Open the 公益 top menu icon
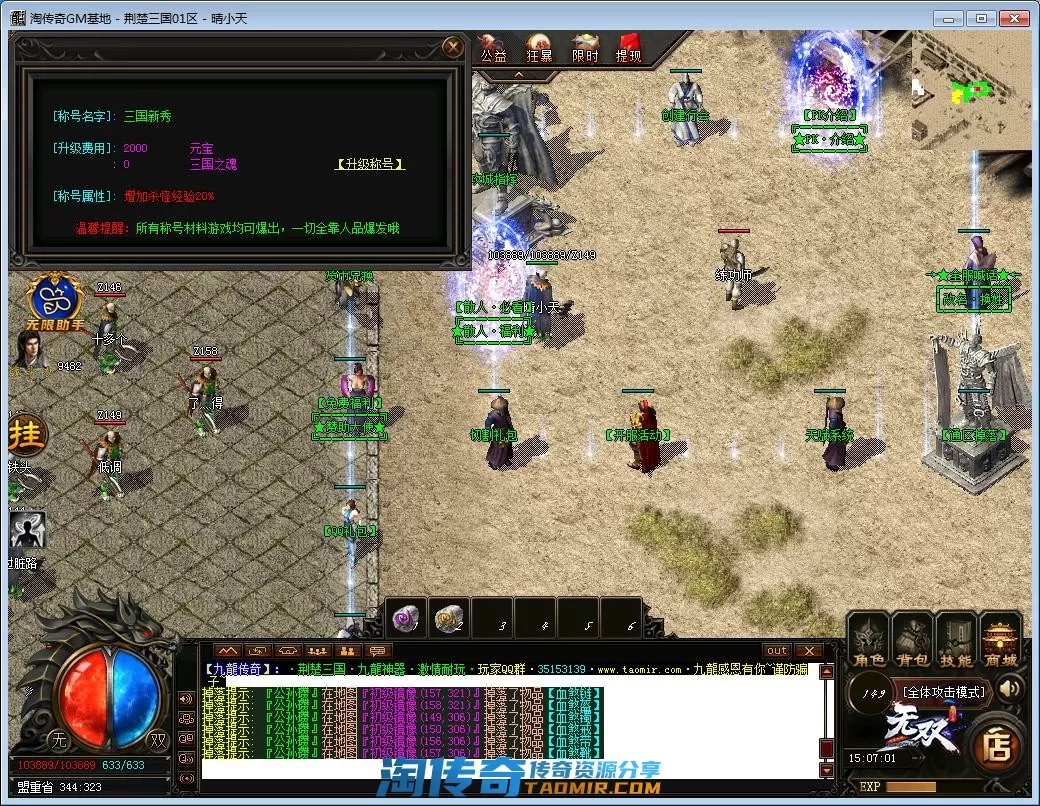The width and height of the screenshot is (1040, 806). [494, 48]
